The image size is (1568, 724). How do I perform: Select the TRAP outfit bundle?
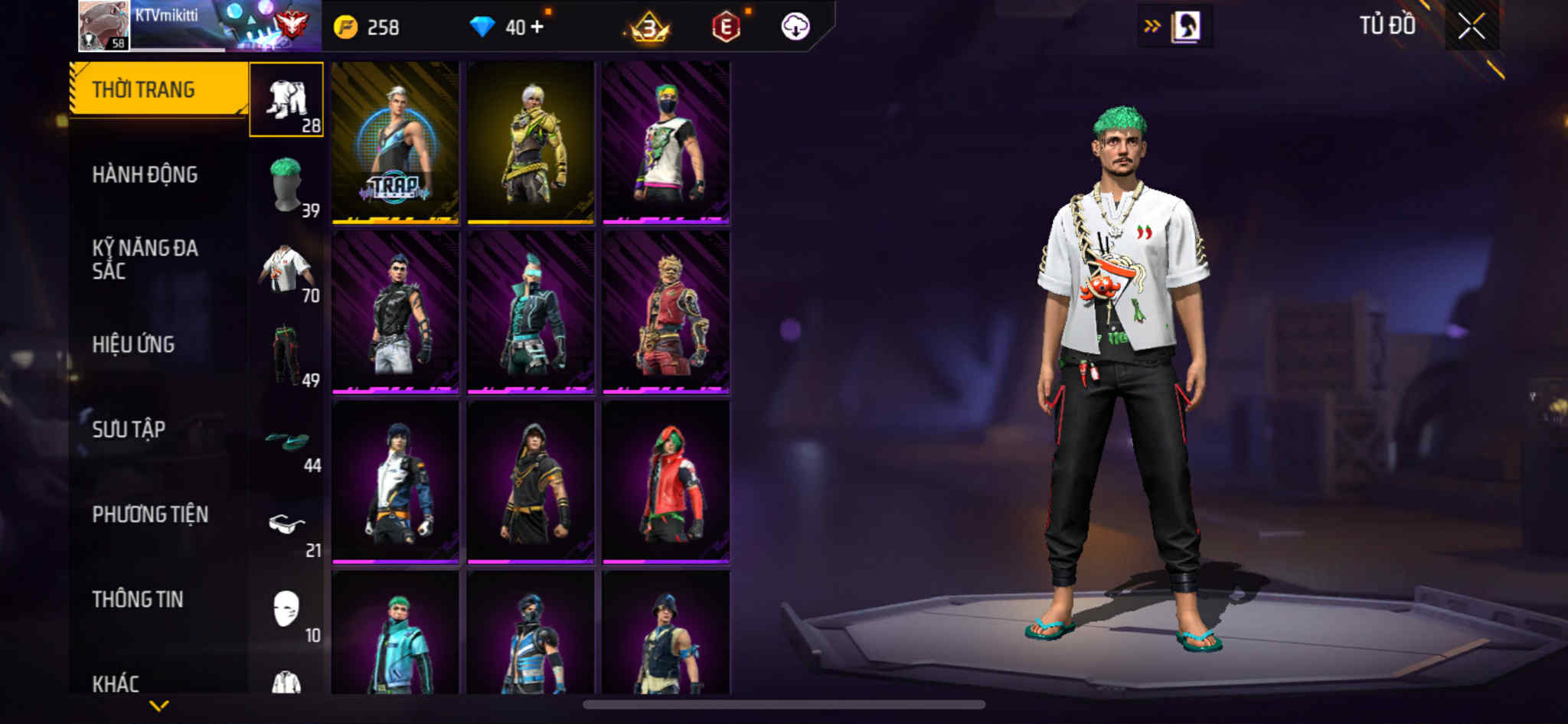pos(395,143)
